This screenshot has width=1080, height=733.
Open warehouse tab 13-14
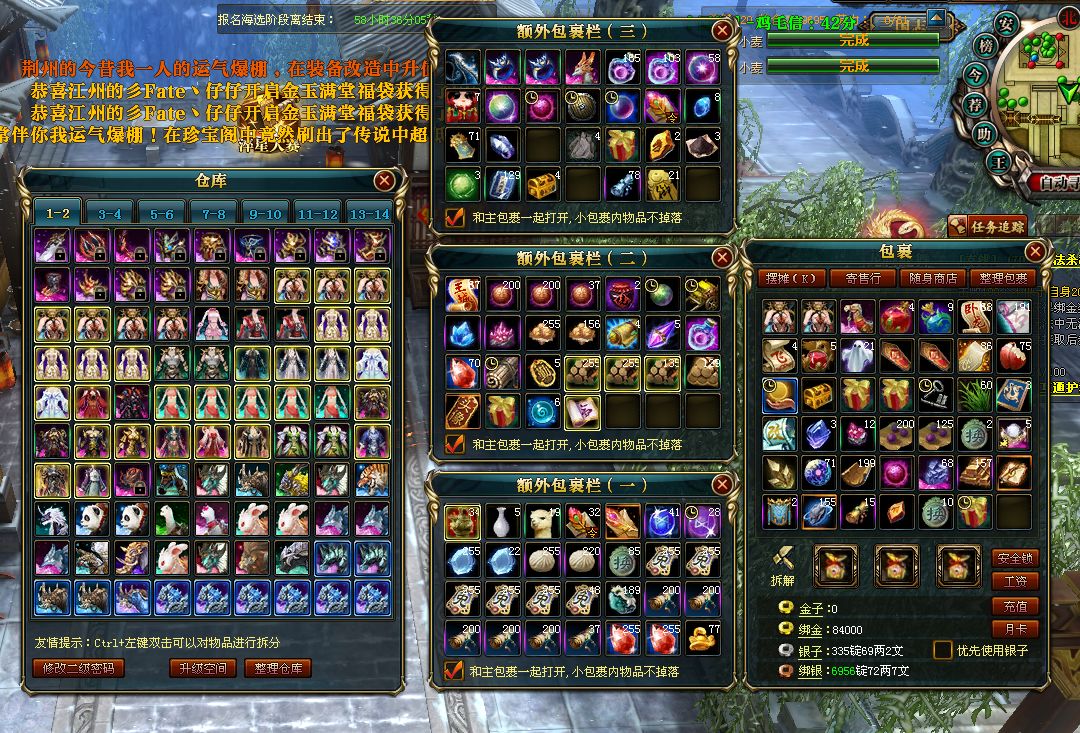tap(368, 214)
